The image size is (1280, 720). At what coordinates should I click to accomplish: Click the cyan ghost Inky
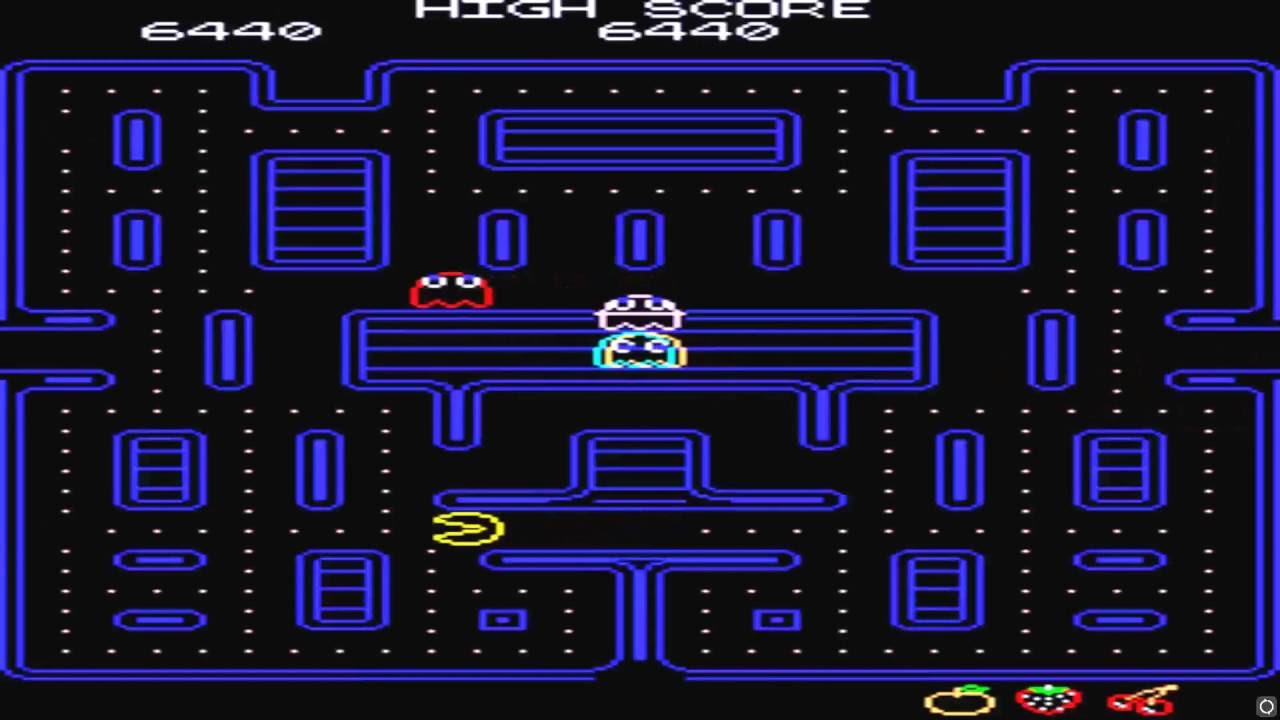point(639,352)
